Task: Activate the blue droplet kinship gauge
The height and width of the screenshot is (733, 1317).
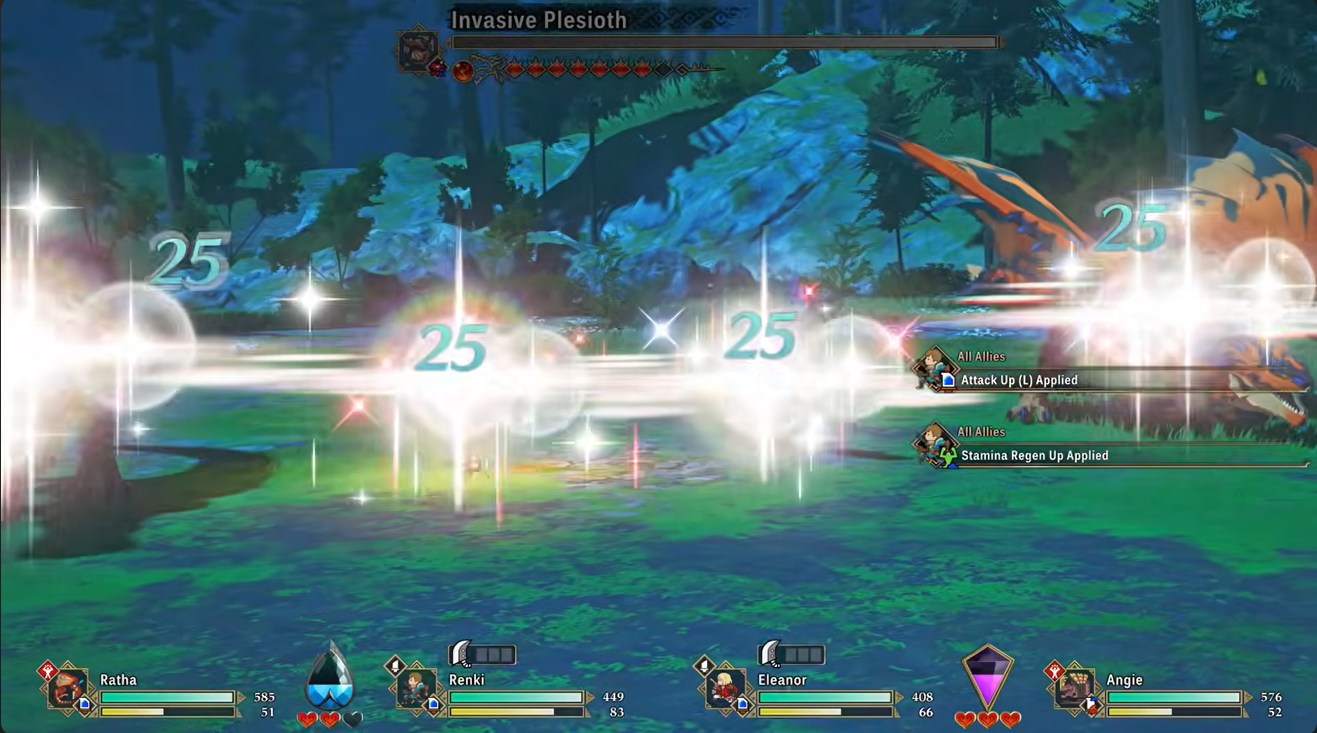Action: tap(329, 677)
